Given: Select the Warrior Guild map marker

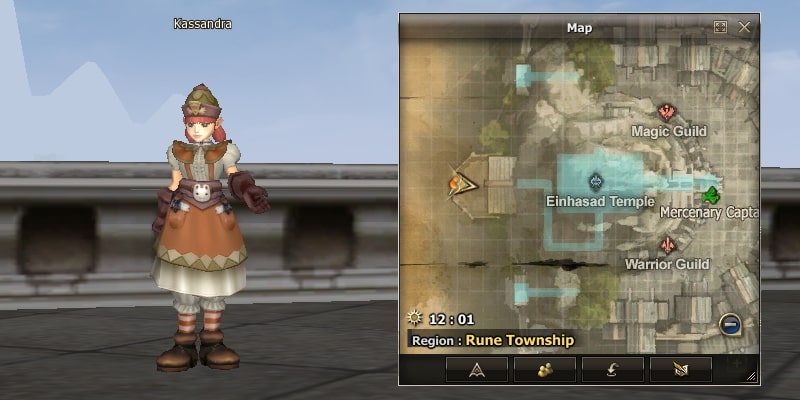Looking at the screenshot, I should [x=666, y=245].
